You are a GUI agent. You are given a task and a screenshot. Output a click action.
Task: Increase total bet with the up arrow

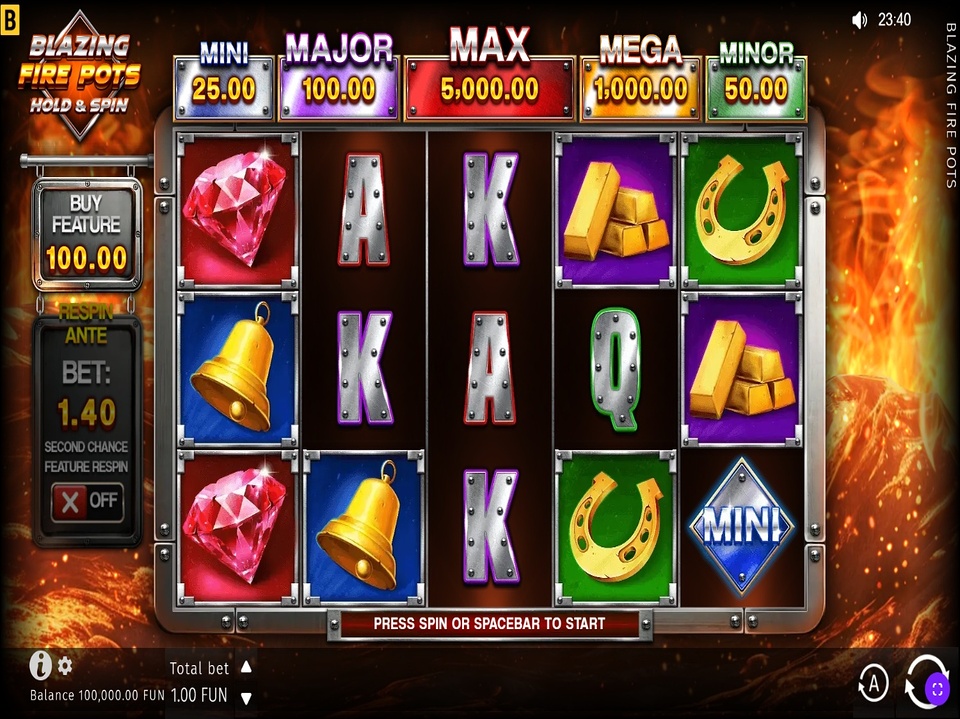click(x=246, y=667)
